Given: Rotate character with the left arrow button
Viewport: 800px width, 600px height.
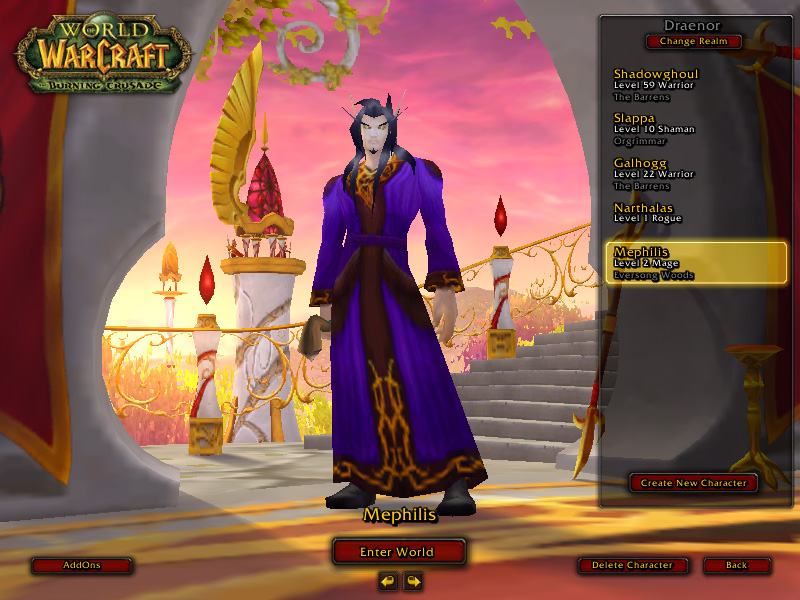Looking at the screenshot, I should click(387, 580).
